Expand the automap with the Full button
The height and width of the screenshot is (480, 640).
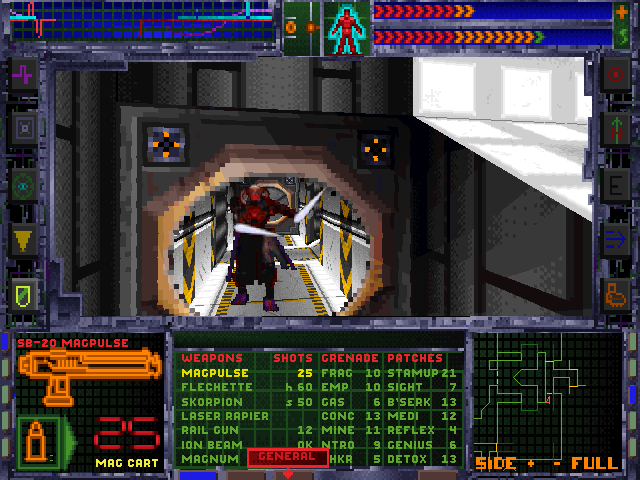(x=595, y=464)
